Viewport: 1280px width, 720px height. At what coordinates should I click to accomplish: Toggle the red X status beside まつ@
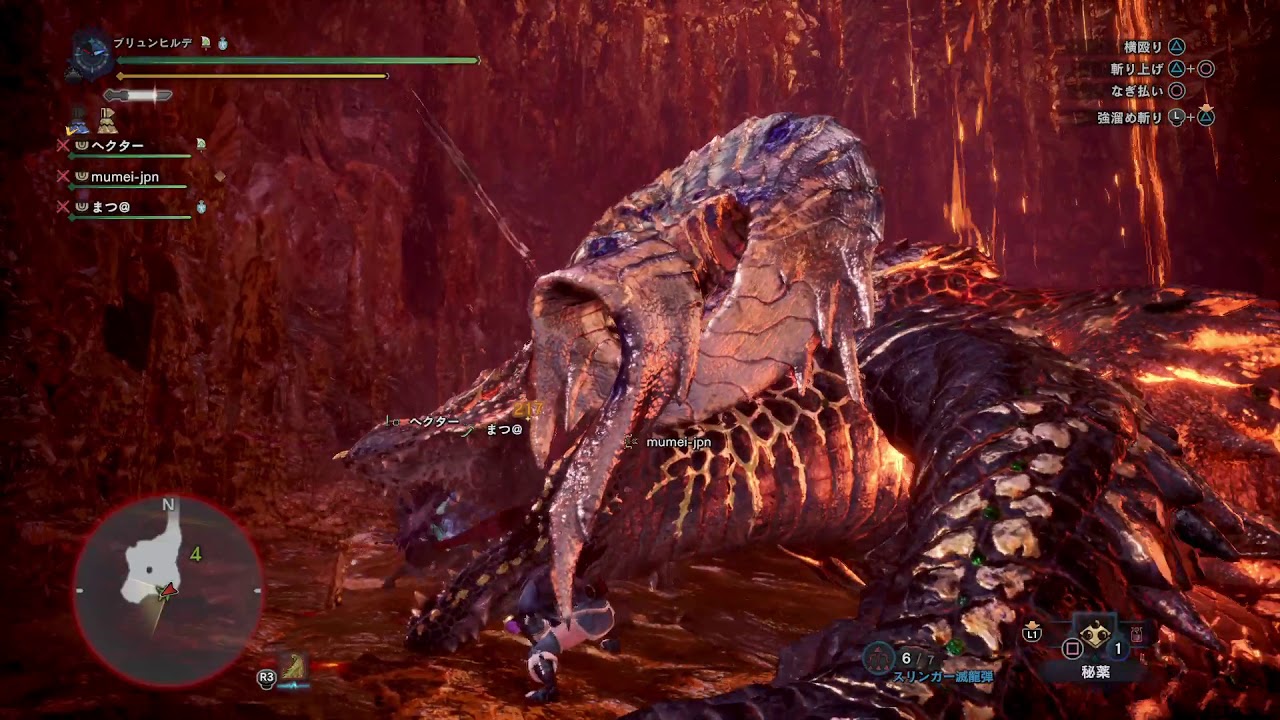click(63, 206)
